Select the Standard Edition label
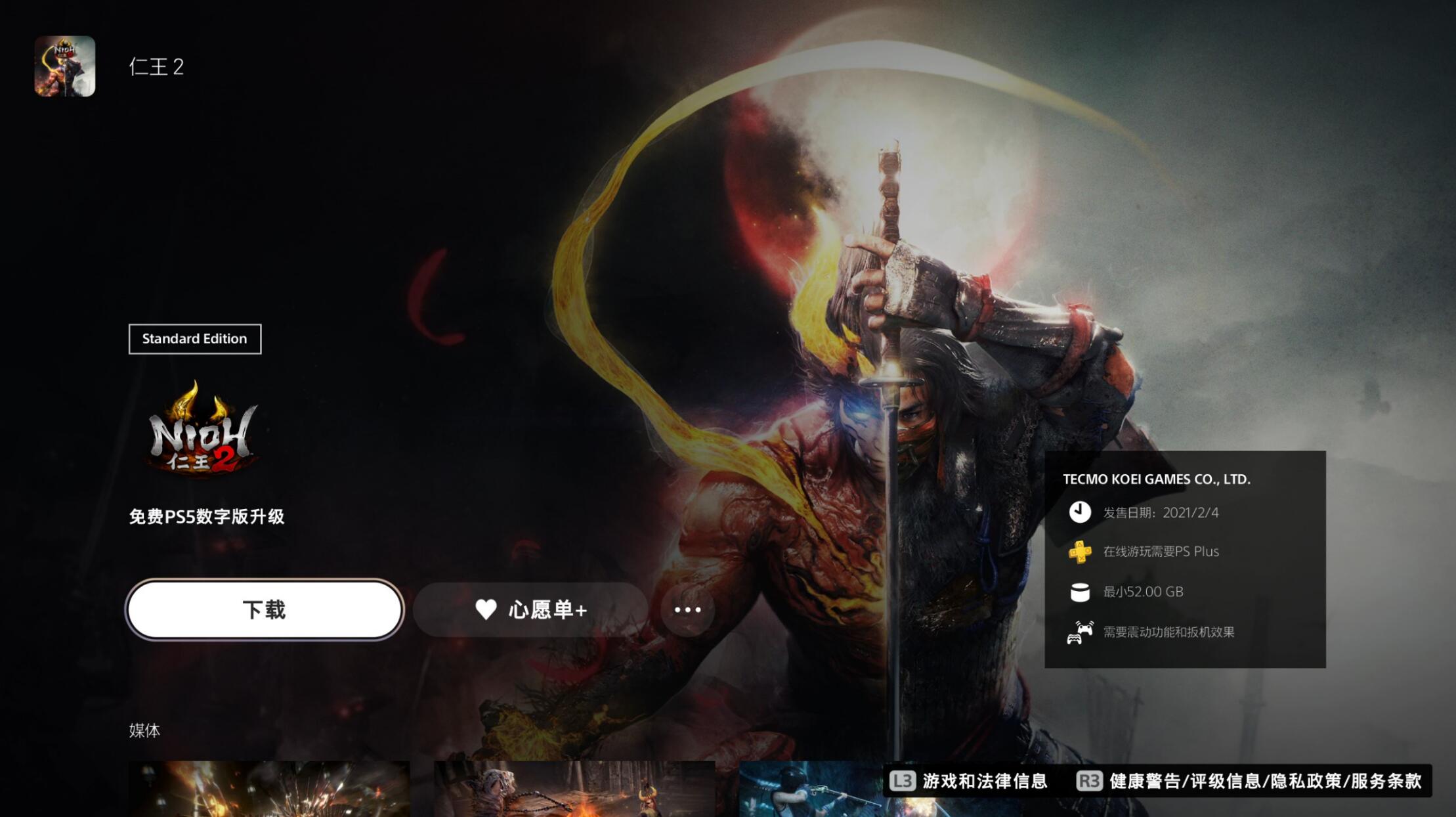 click(195, 339)
